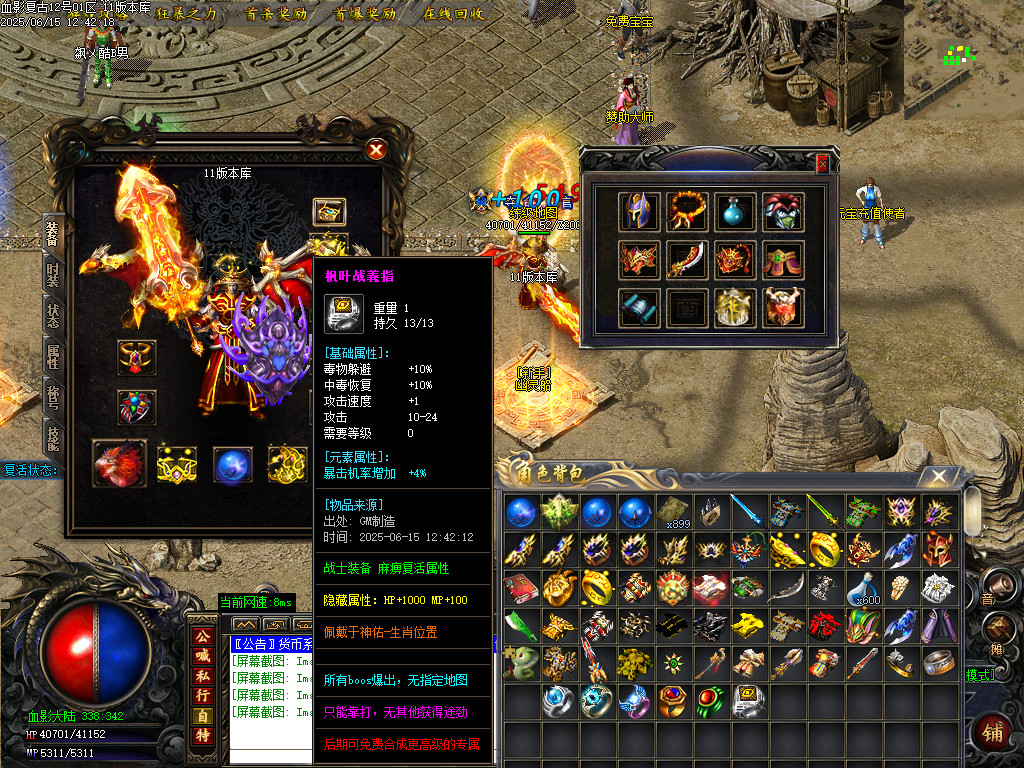The height and width of the screenshot is (768, 1024).
Task: Select the blue potion flask in equipment grid
Action: tap(733, 211)
